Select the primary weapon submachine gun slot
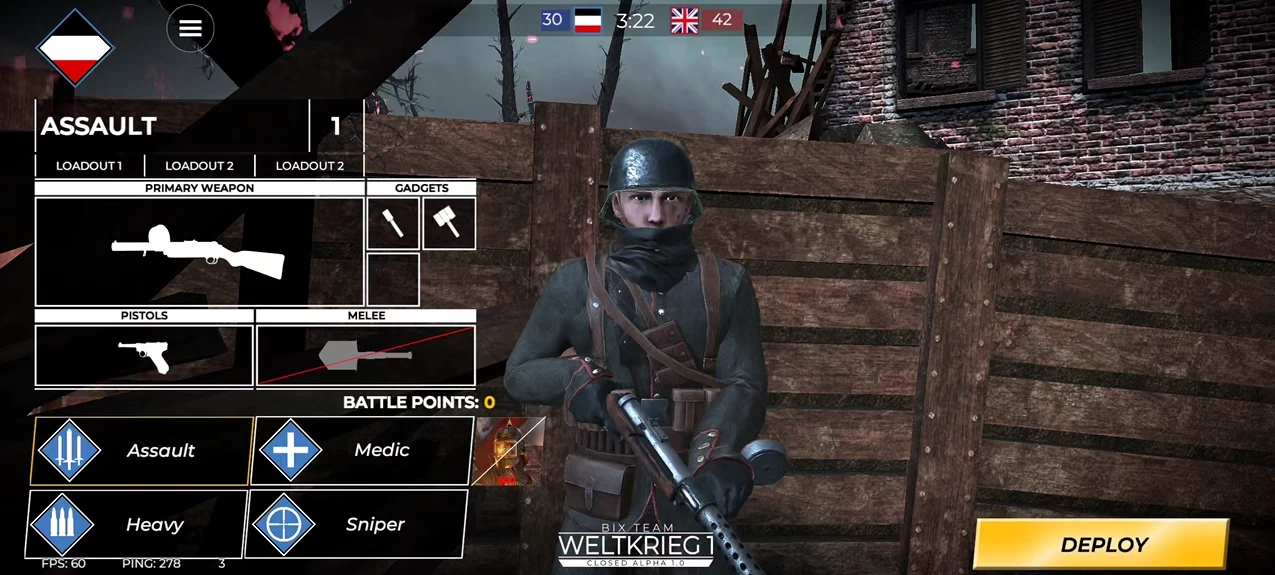Screen dimensions: 1275x575 [200, 251]
